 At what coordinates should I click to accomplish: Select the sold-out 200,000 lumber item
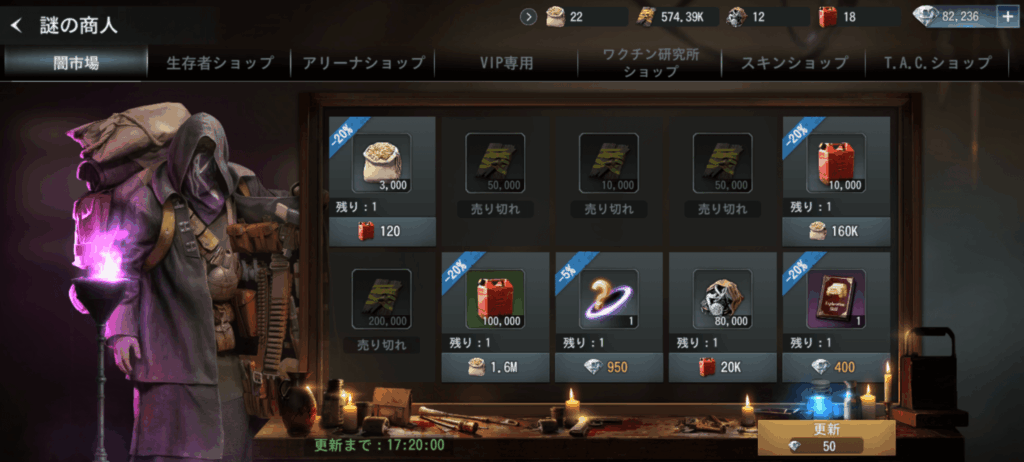[x=382, y=305]
